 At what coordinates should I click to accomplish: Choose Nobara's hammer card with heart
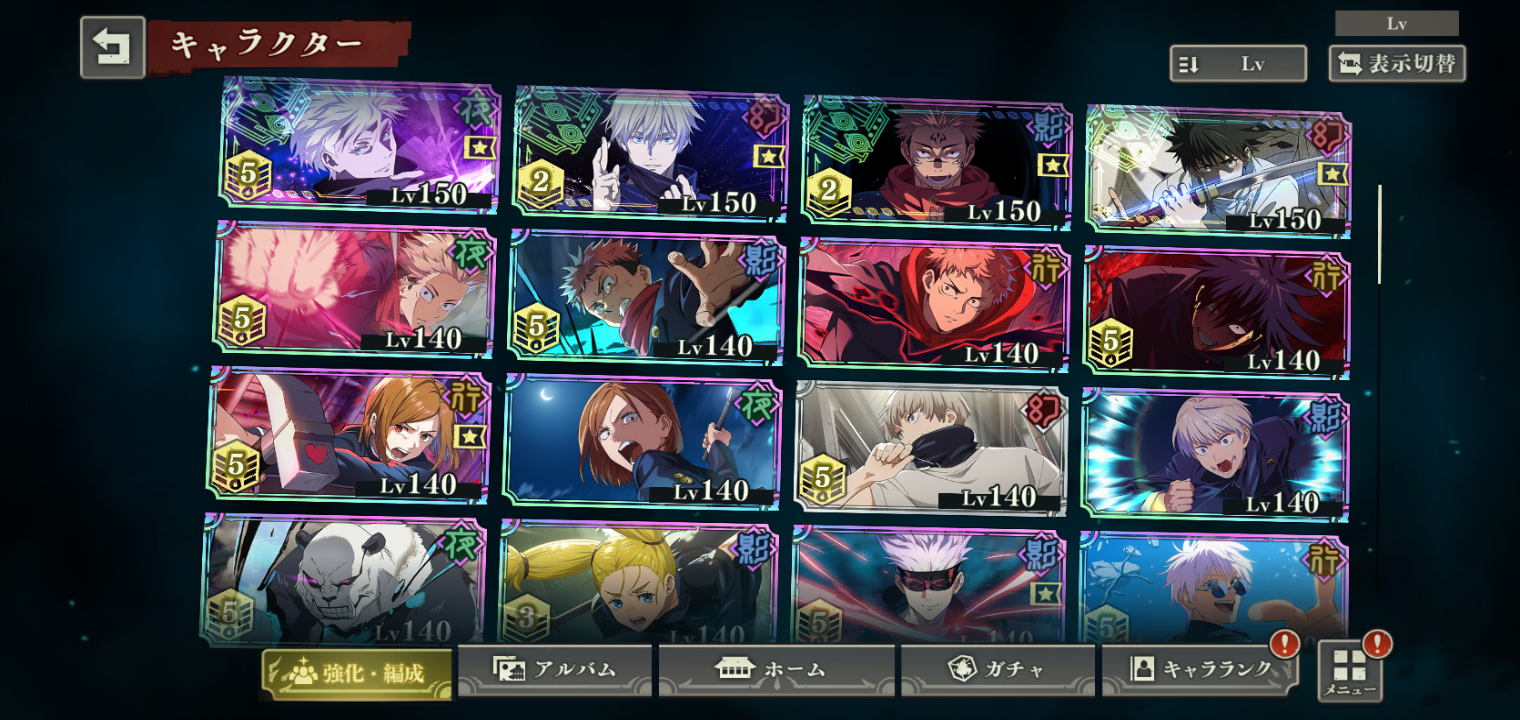[348, 435]
